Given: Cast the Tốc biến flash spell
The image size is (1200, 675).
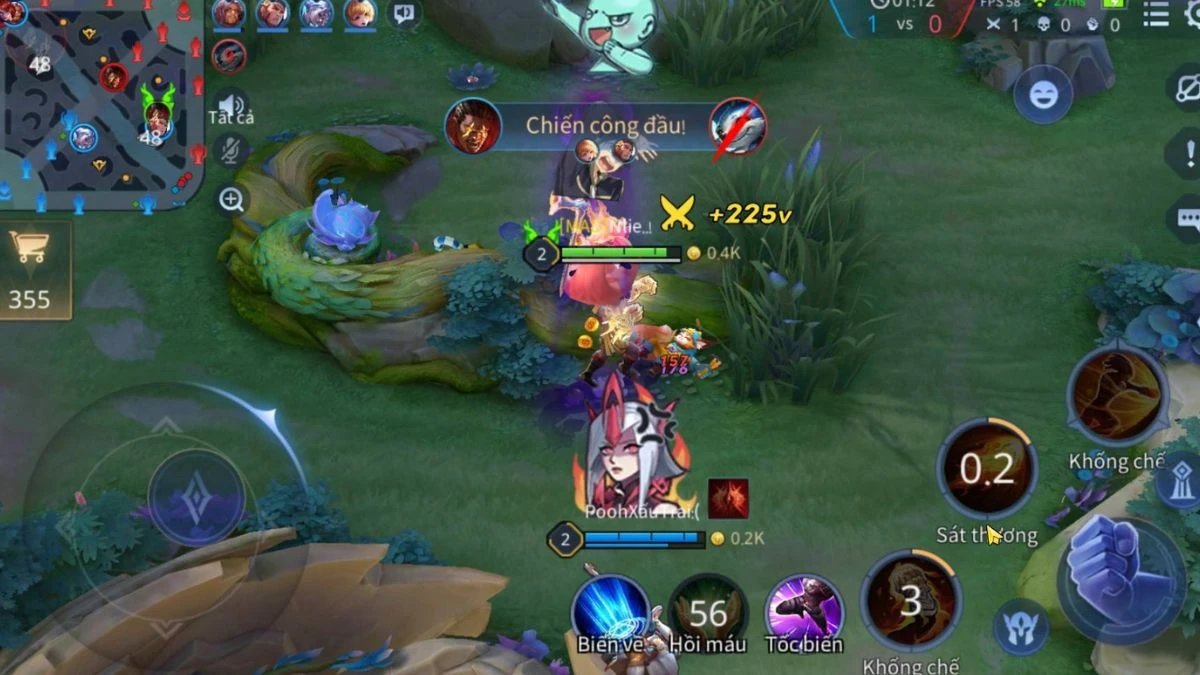Looking at the screenshot, I should click(804, 609).
